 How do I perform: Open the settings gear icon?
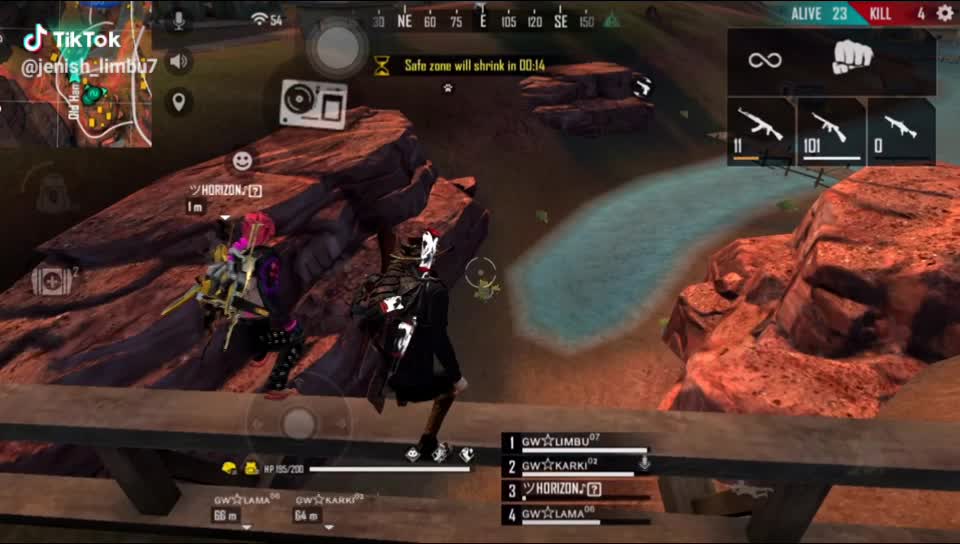944,13
